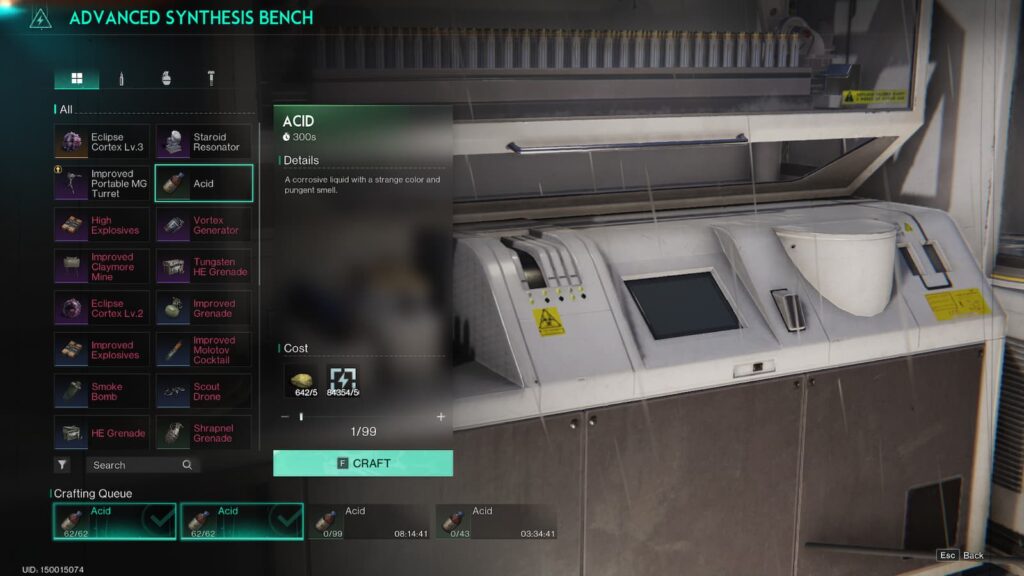Viewport: 1024px width, 576px height.
Task: Select the Improved Claymore Mine recipe
Action: (102, 267)
